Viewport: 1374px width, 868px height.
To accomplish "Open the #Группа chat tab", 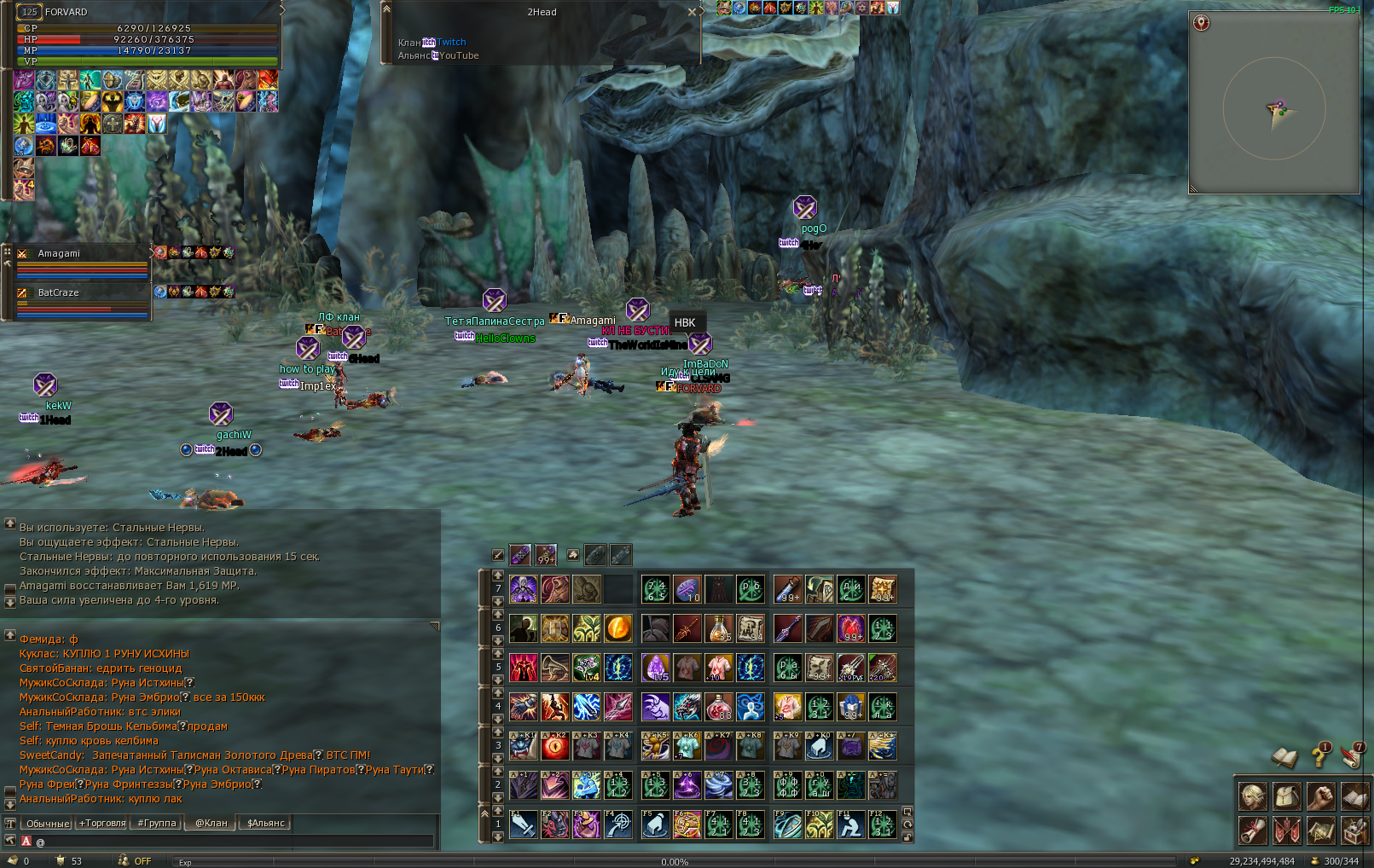I will point(157,823).
